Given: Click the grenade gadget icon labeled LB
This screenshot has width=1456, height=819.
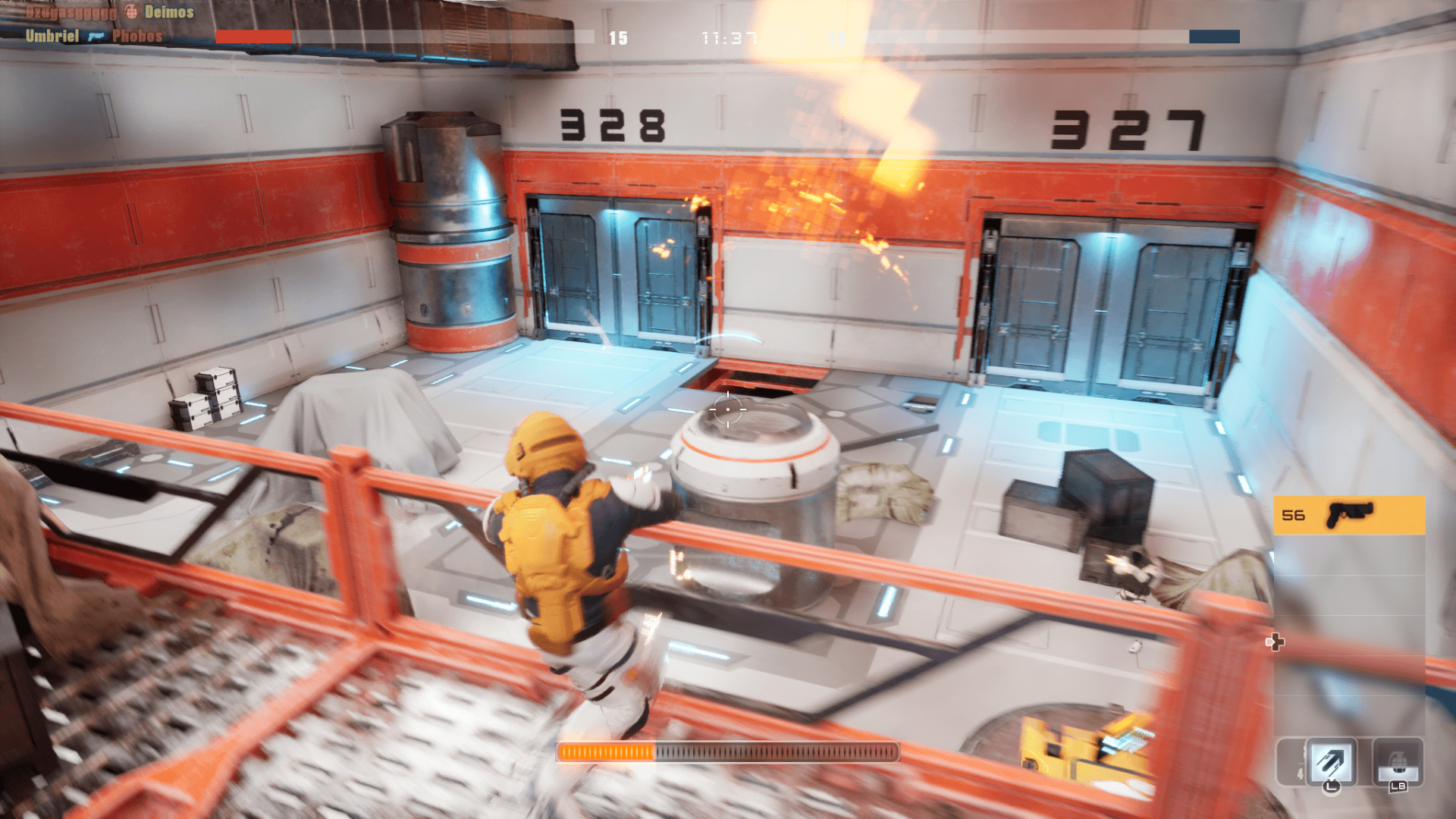Looking at the screenshot, I should click(x=1398, y=762).
